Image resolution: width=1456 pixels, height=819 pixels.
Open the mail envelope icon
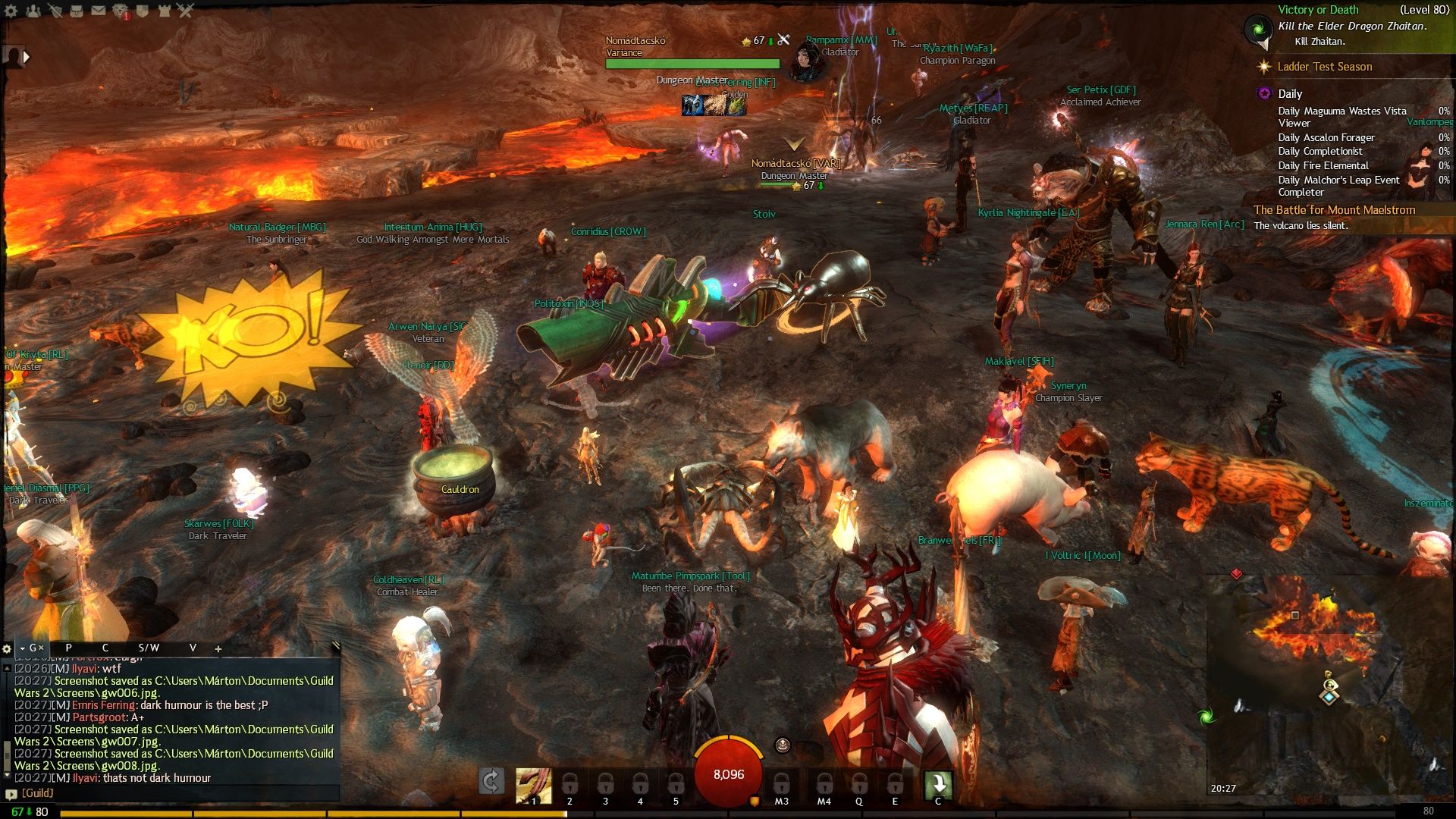coord(99,11)
